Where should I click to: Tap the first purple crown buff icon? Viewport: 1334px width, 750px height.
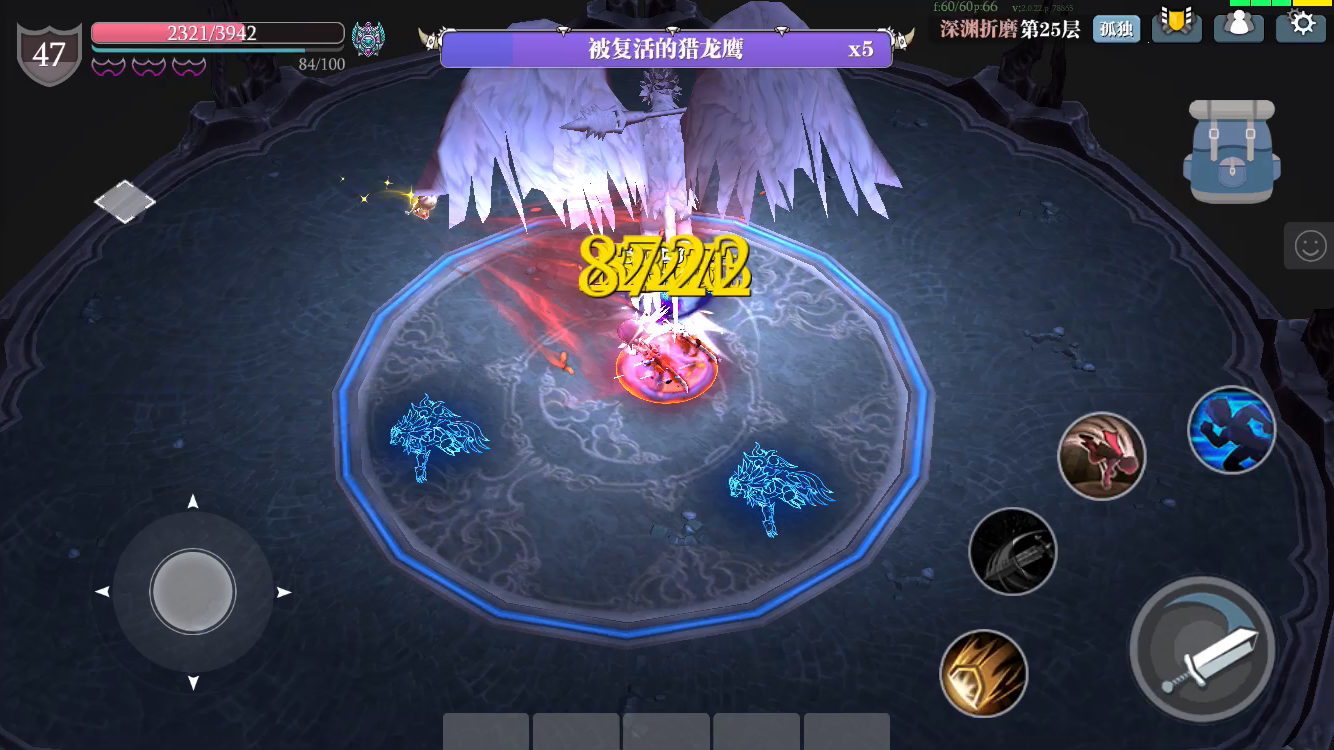(106, 66)
